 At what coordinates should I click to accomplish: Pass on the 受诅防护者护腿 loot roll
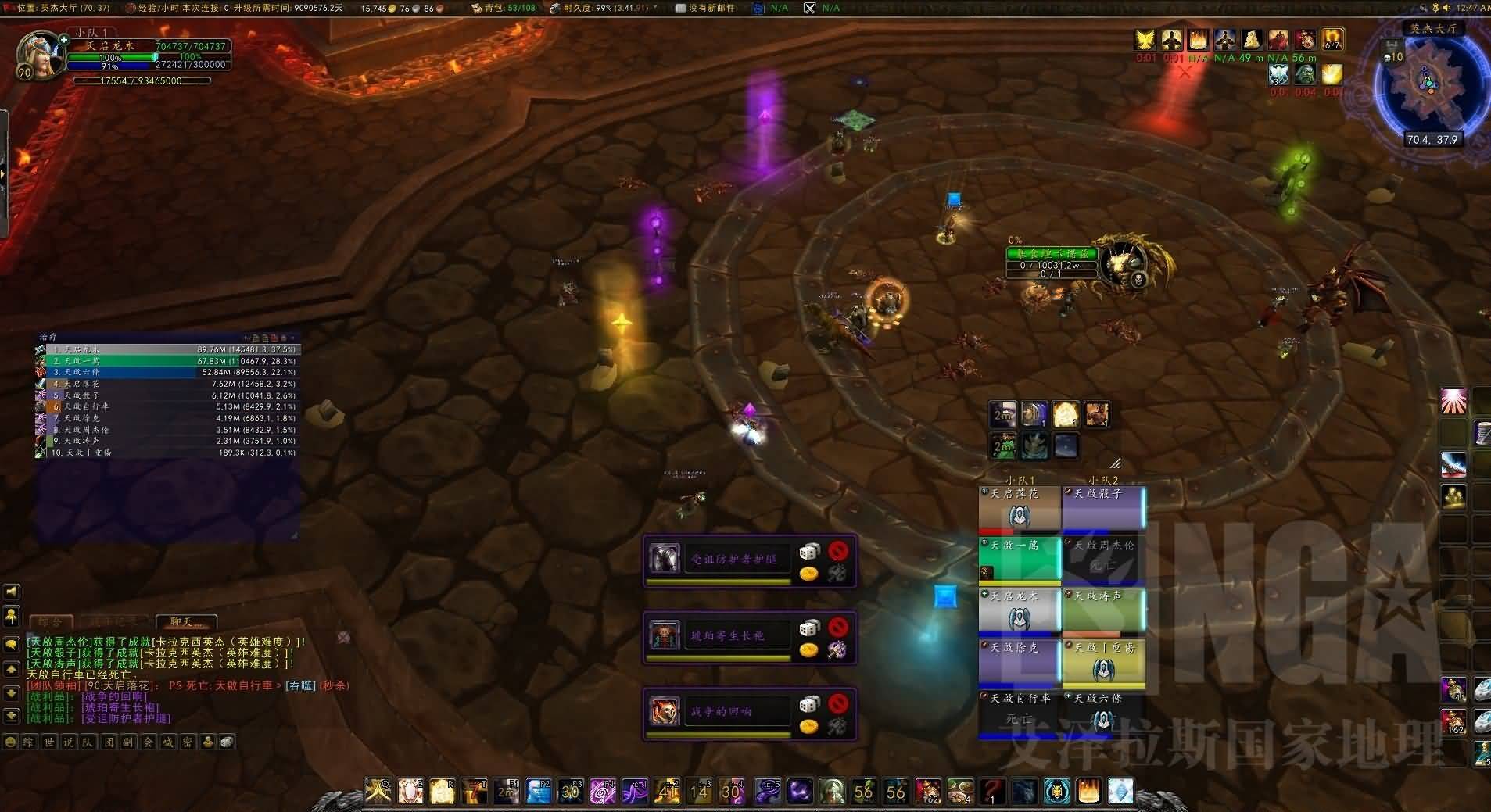tap(837, 552)
